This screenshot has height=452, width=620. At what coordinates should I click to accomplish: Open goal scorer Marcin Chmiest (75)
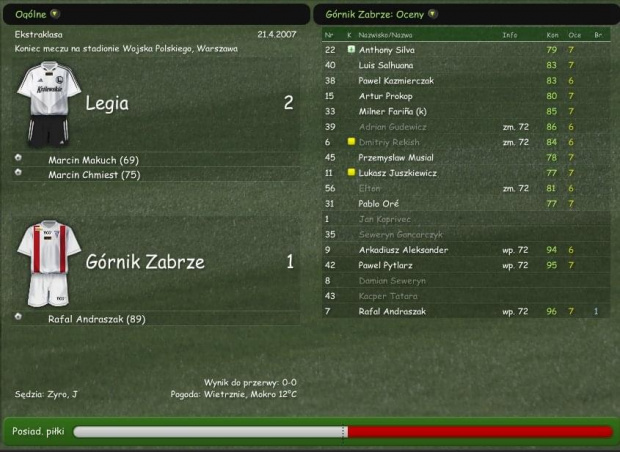tap(94, 174)
